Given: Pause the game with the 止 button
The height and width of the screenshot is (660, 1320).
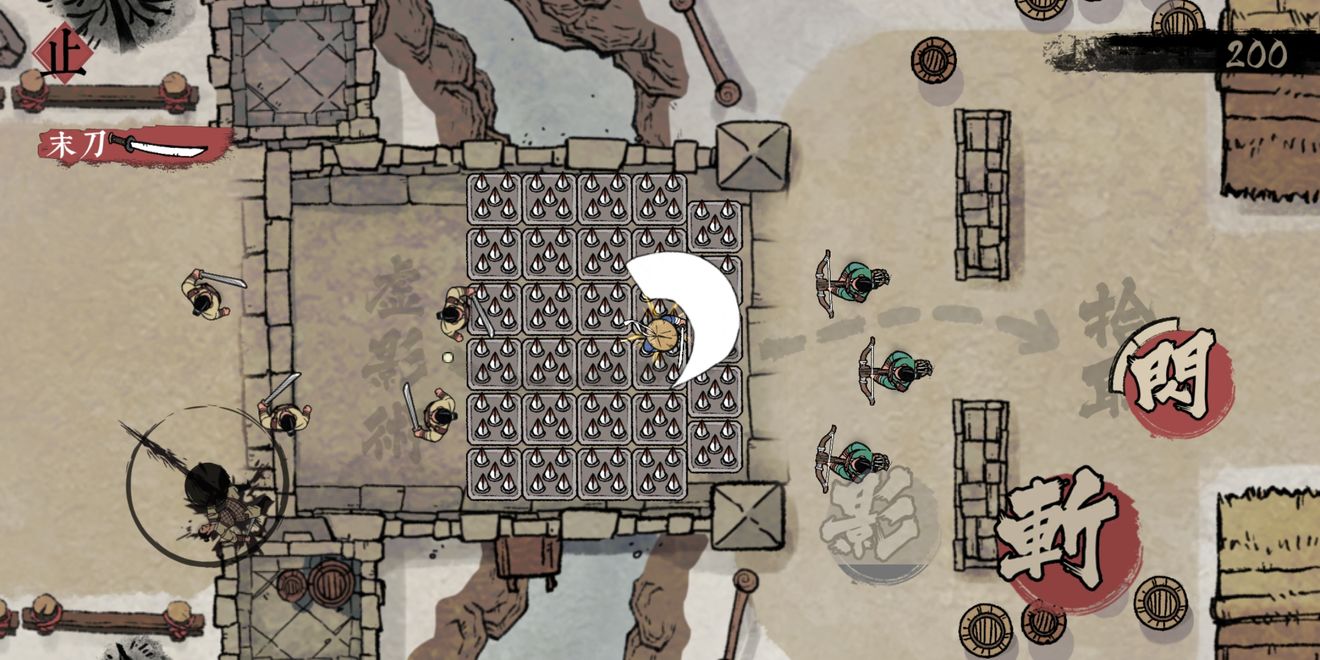Looking at the screenshot, I should [x=60, y=54].
